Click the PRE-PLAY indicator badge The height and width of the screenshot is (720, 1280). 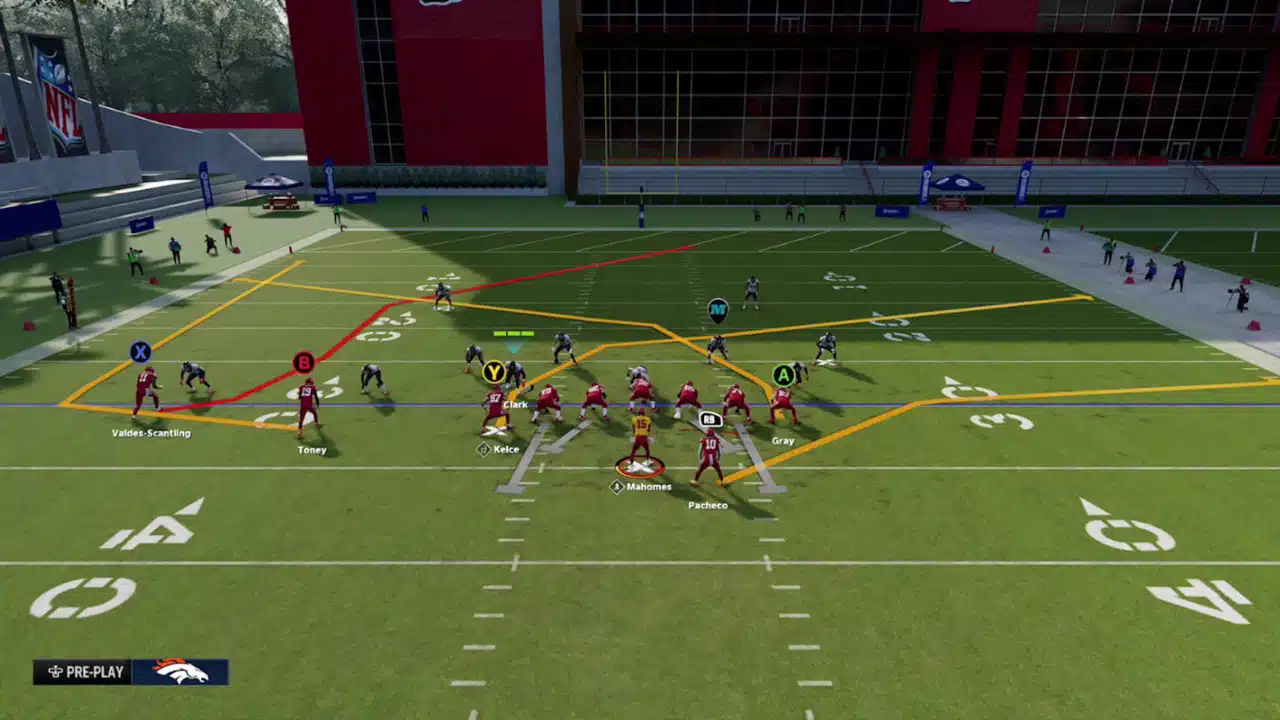[81, 672]
